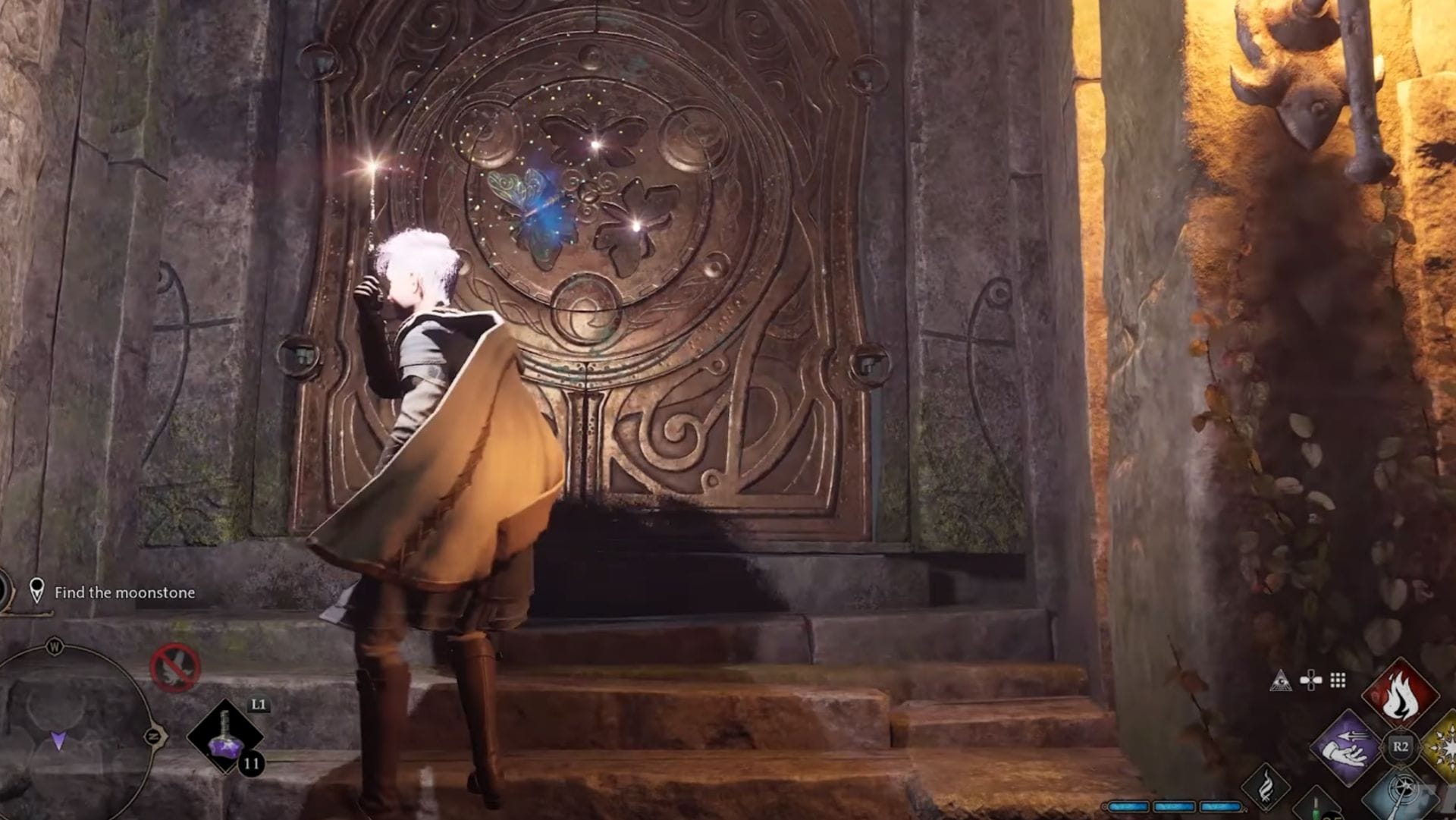Click the R2 cast button prompt
Screen dimensions: 1456x820
point(1402,746)
